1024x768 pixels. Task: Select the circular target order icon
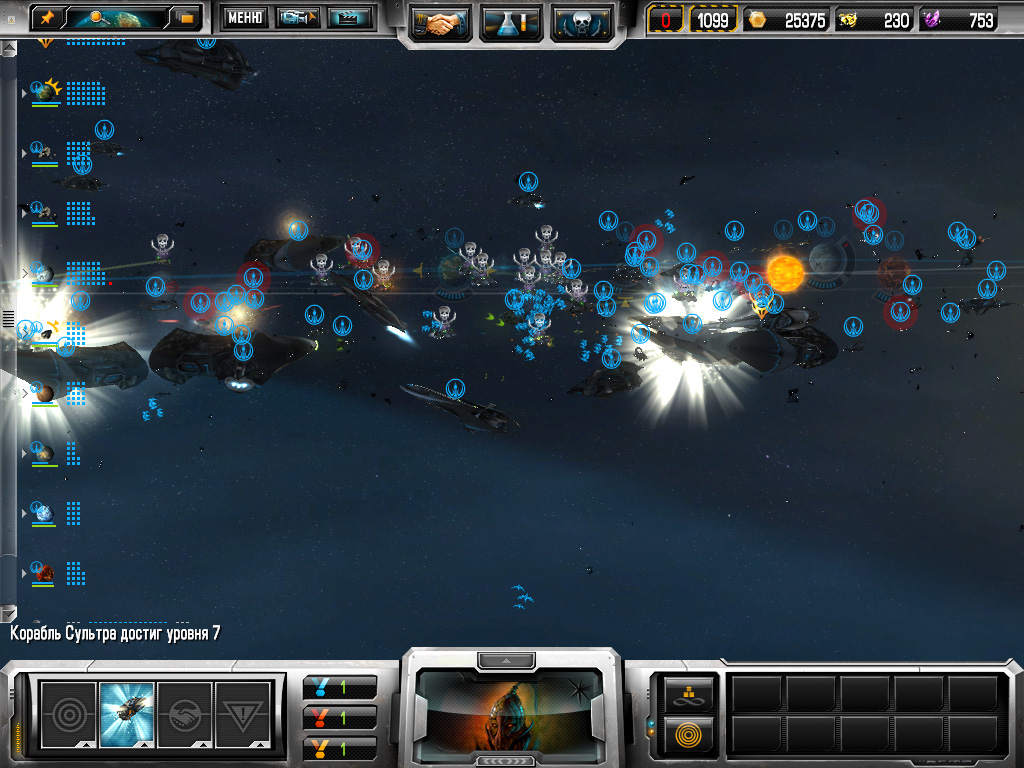pos(68,714)
